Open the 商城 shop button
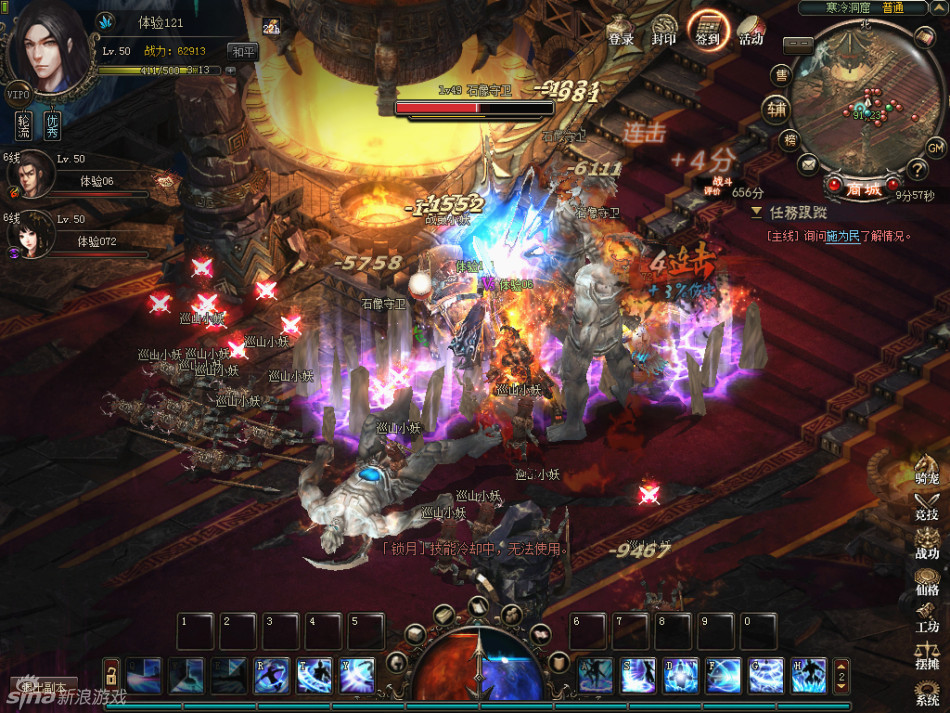The image size is (950, 713). [863, 187]
